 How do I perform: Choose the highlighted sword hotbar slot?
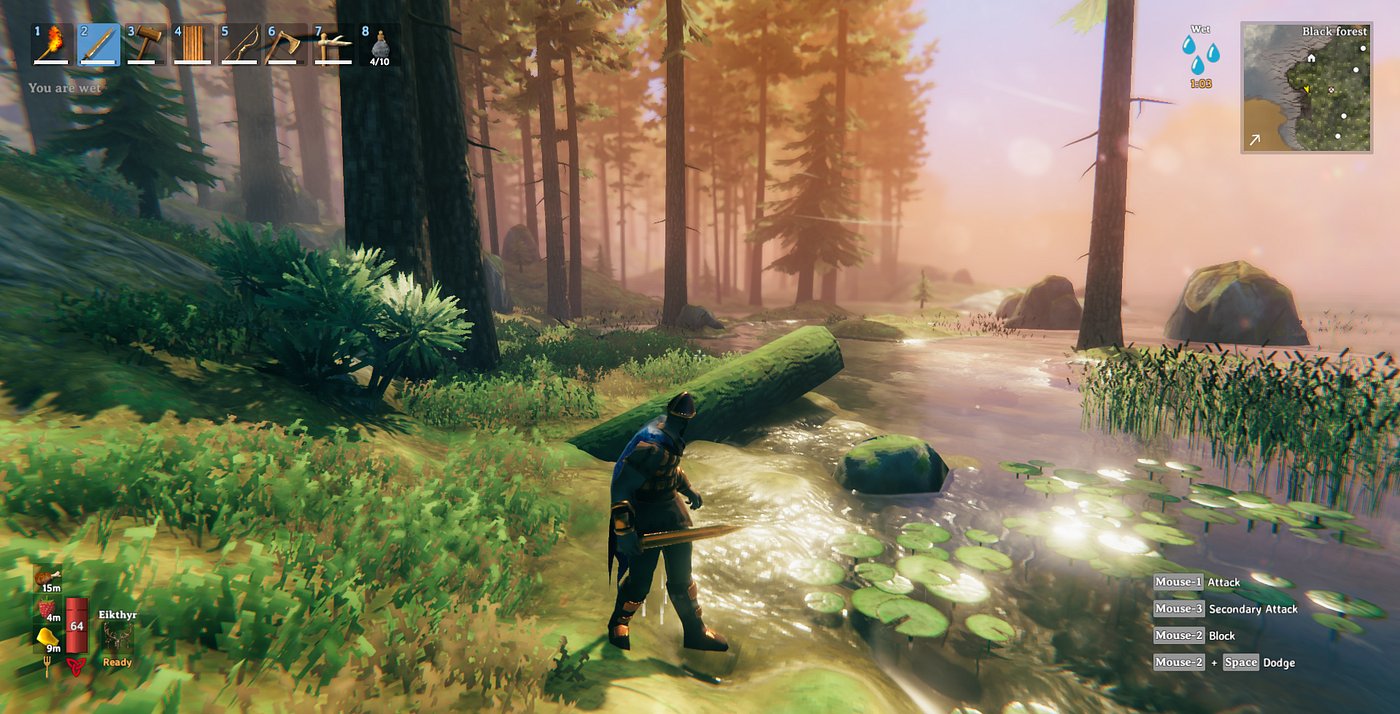99,46
